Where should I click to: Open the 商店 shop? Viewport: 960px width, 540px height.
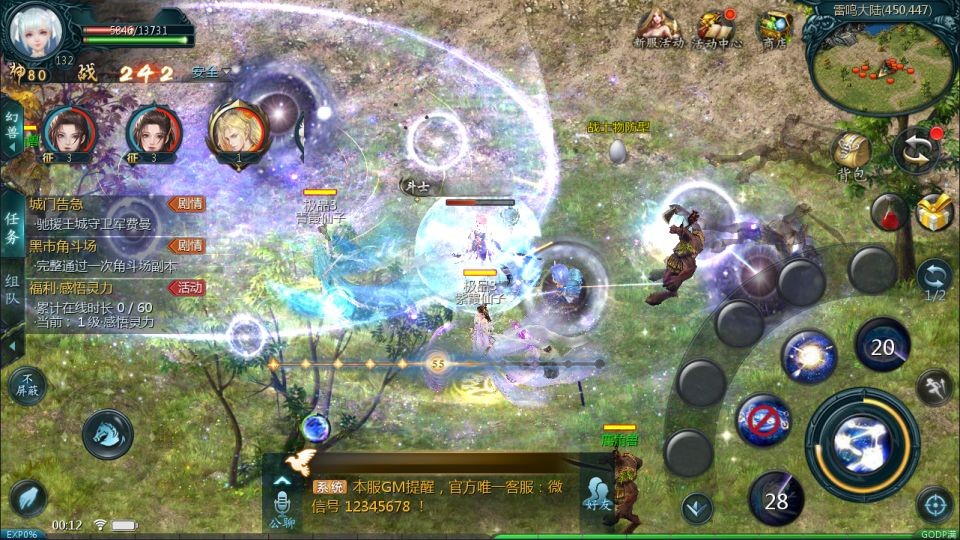click(773, 26)
